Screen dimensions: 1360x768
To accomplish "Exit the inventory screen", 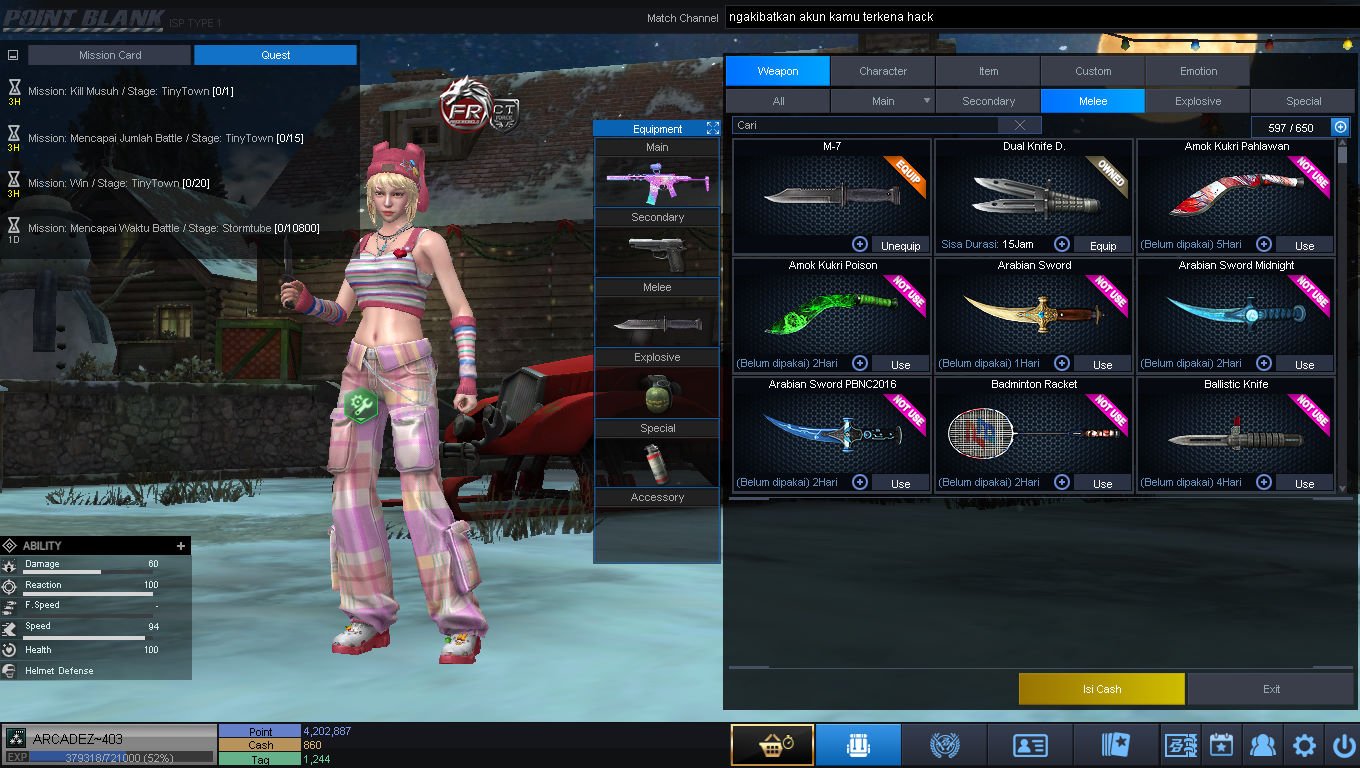I will 1271,689.
